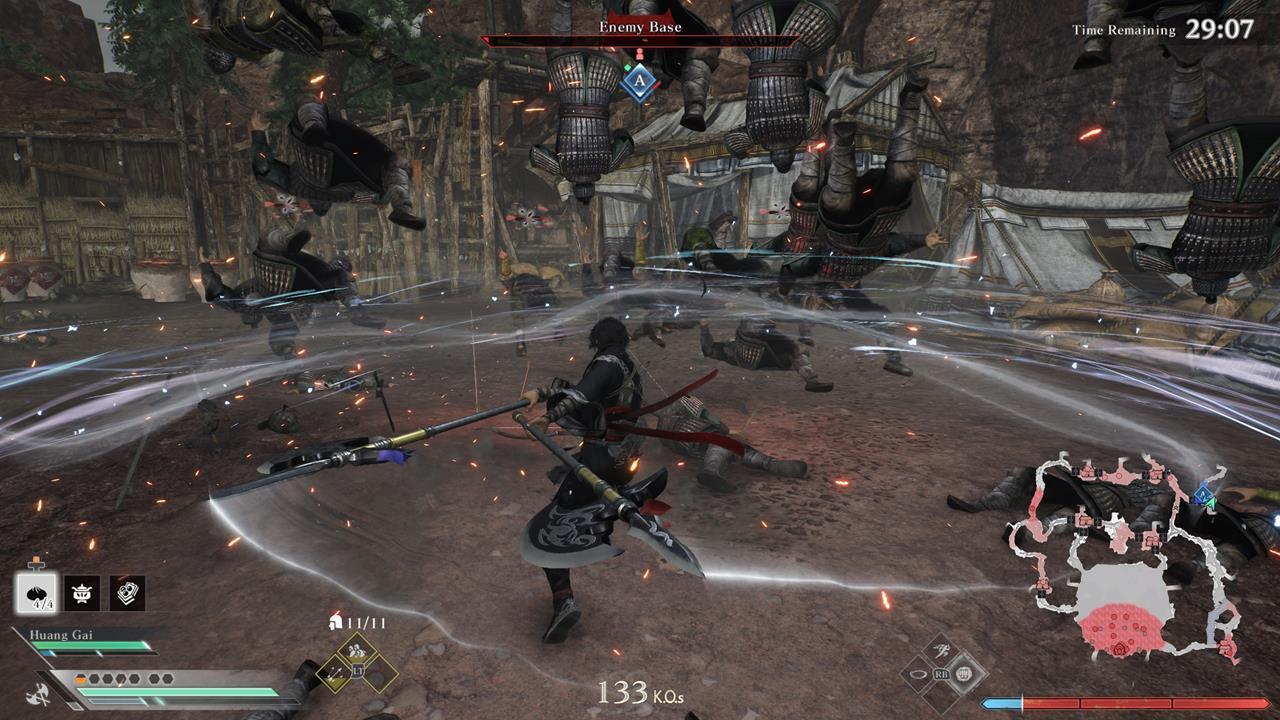
Task: Toggle the highlighted first item slot
Action: pyautogui.click(x=36, y=592)
